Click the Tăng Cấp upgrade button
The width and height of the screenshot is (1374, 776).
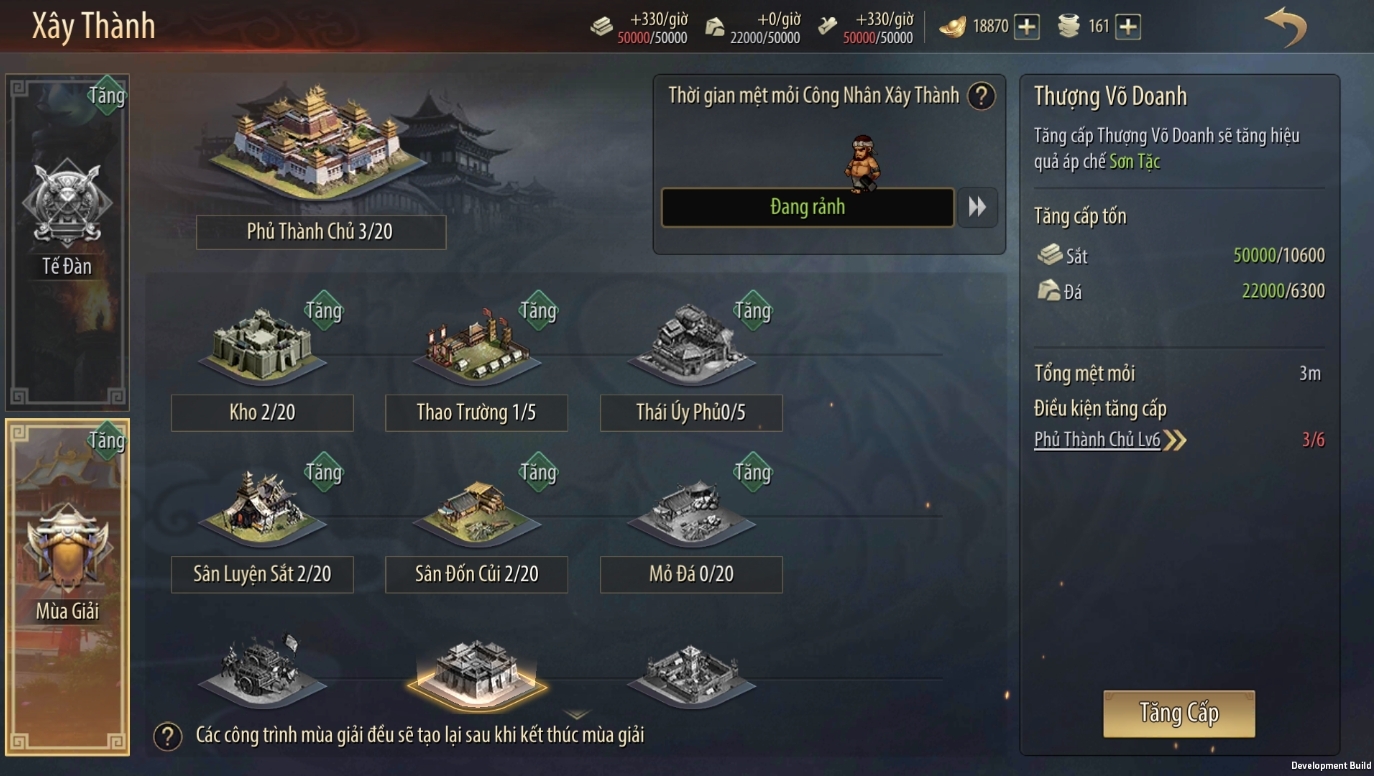(1178, 713)
